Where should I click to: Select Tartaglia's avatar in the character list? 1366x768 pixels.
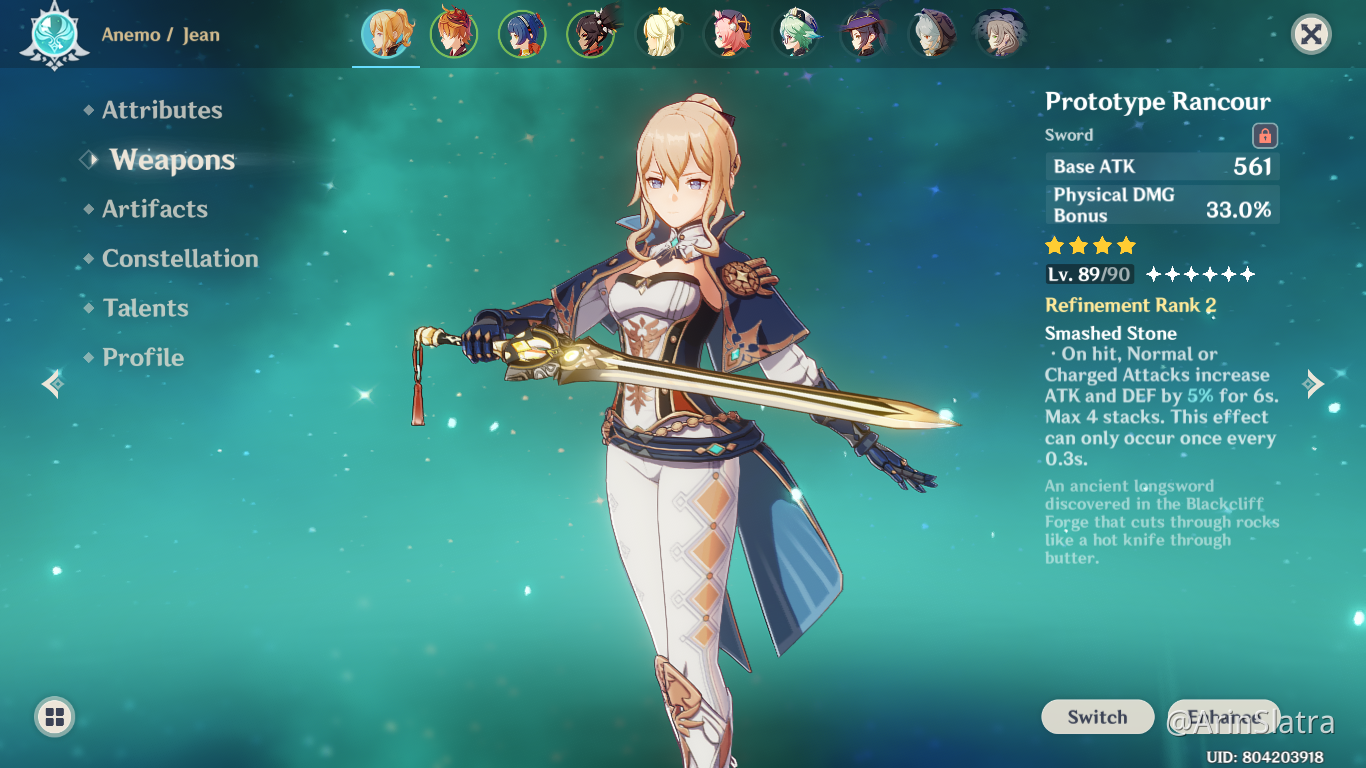tap(454, 33)
